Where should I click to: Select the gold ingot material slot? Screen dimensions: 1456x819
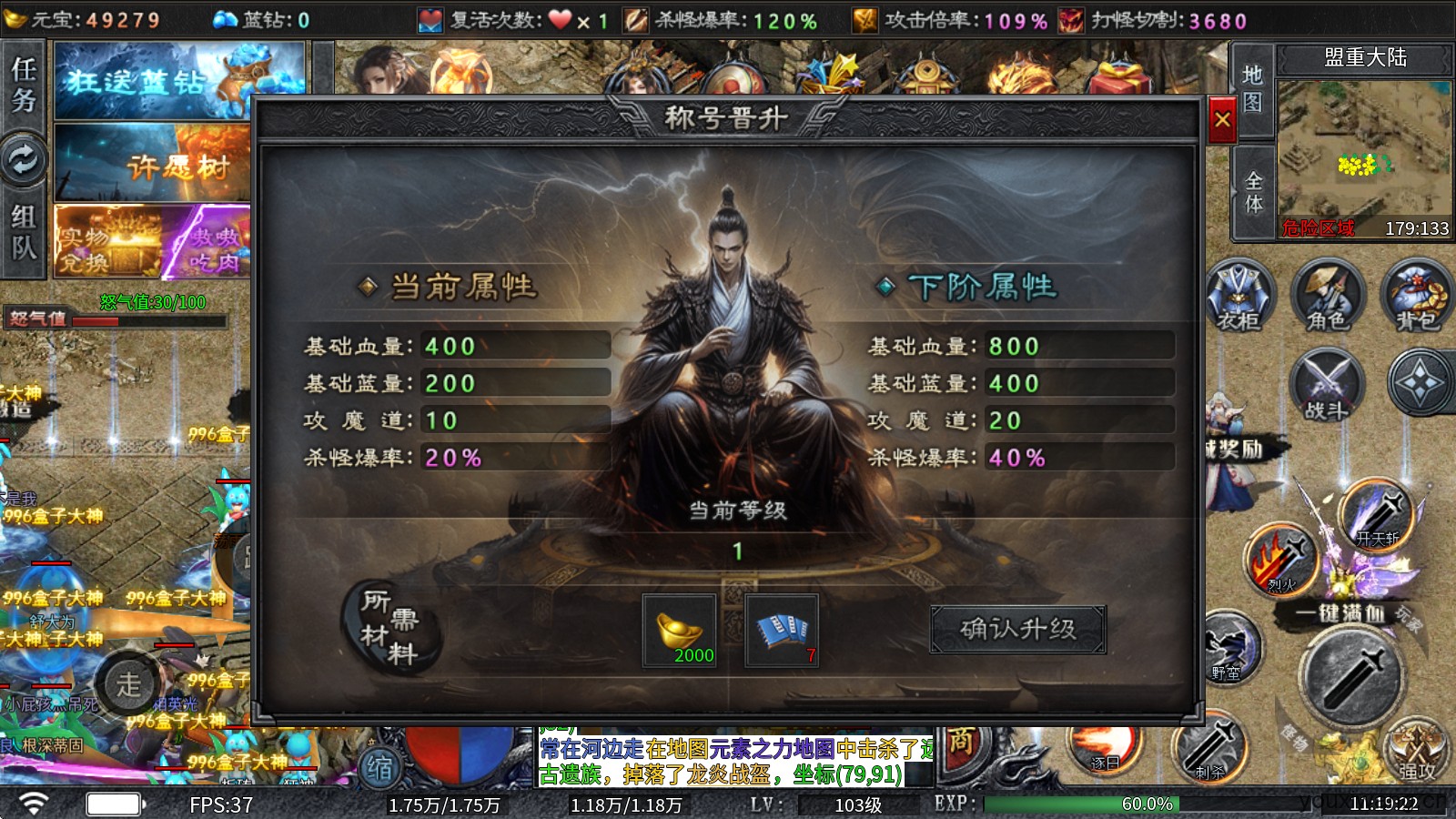point(680,631)
